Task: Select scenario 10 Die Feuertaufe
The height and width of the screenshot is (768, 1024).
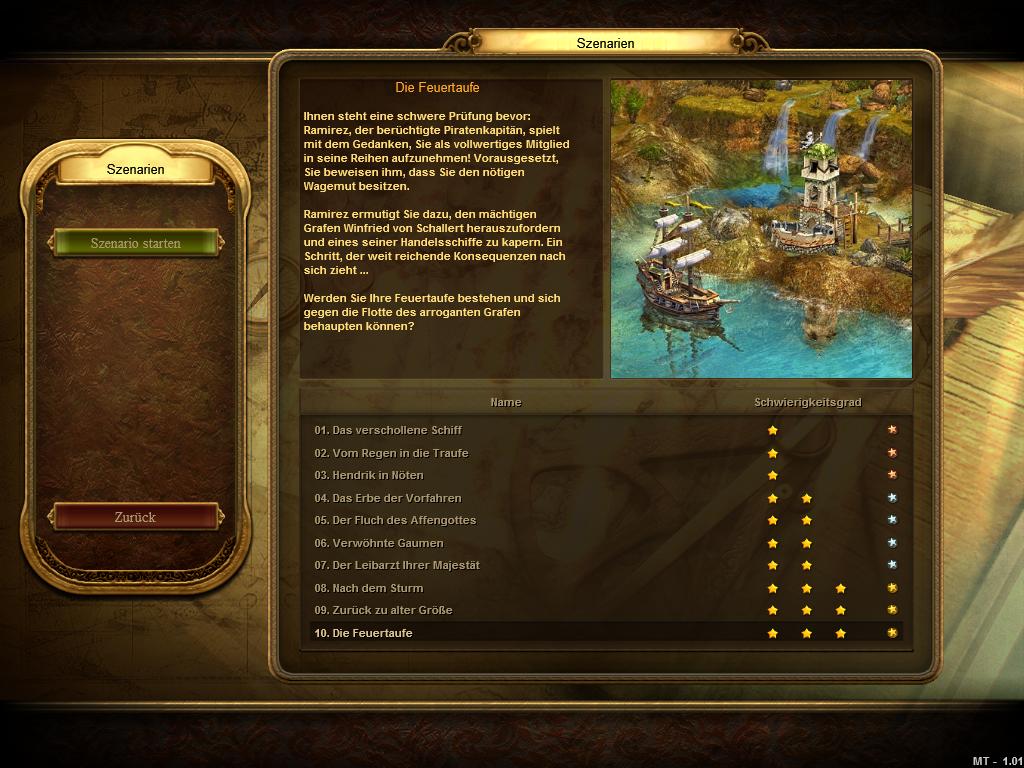Action: (364, 633)
